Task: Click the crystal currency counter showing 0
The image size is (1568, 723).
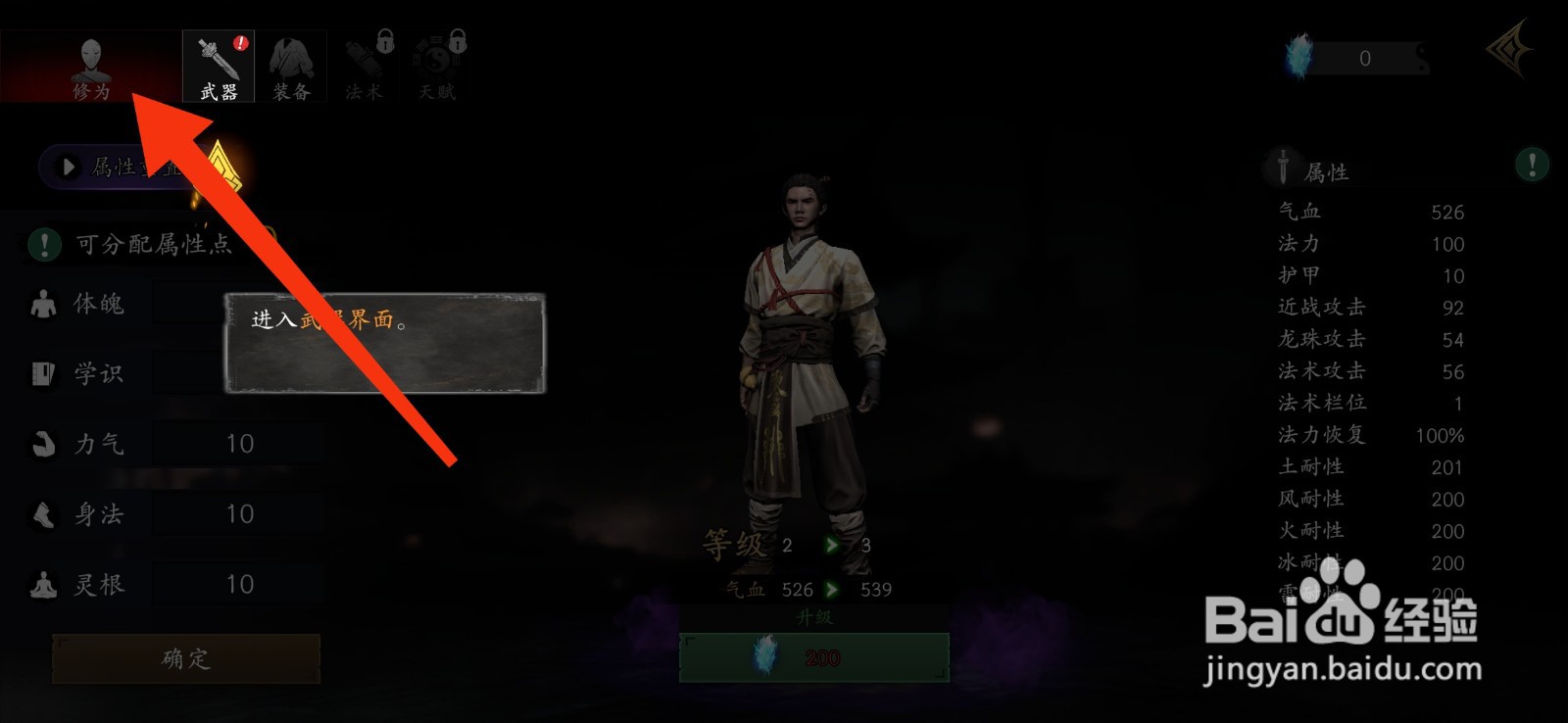Action: (1364, 57)
